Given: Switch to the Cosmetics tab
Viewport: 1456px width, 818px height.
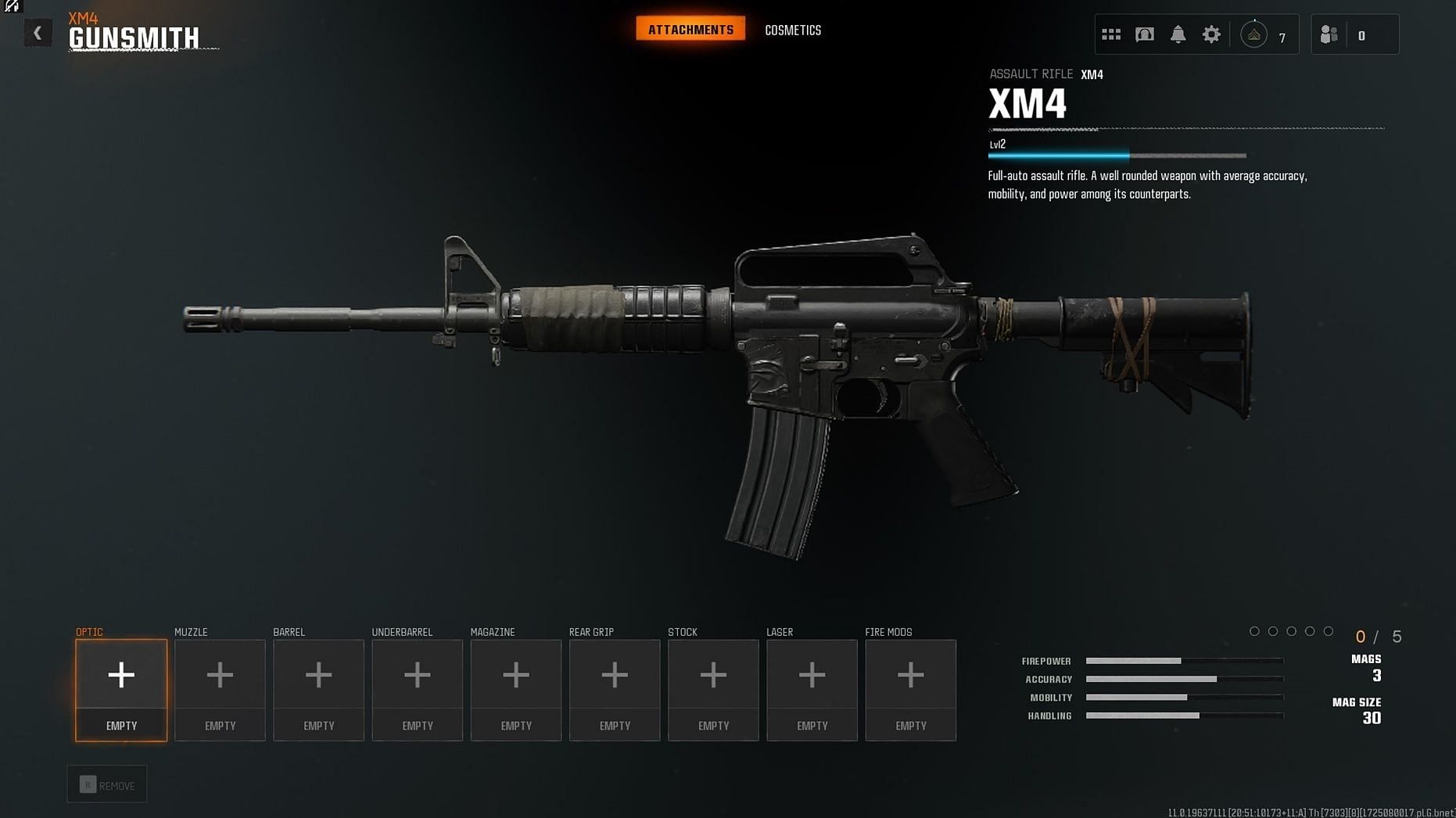Looking at the screenshot, I should point(792,30).
